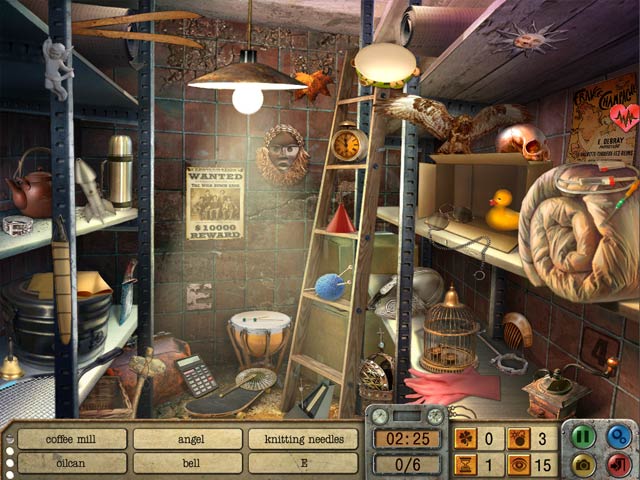Click the 'oilcan' list entry
640x480 pixels.
(x=72, y=463)
